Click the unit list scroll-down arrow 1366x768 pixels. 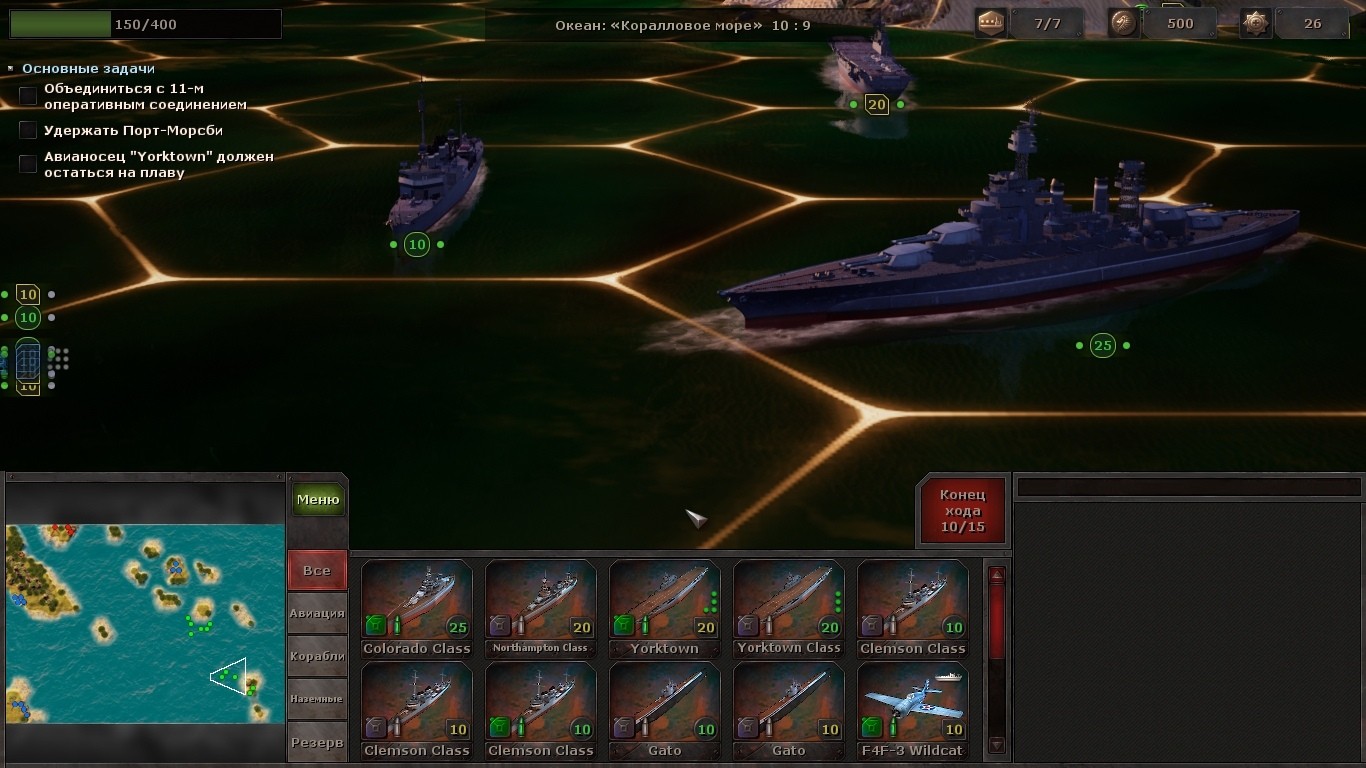(x=996, y=745)
